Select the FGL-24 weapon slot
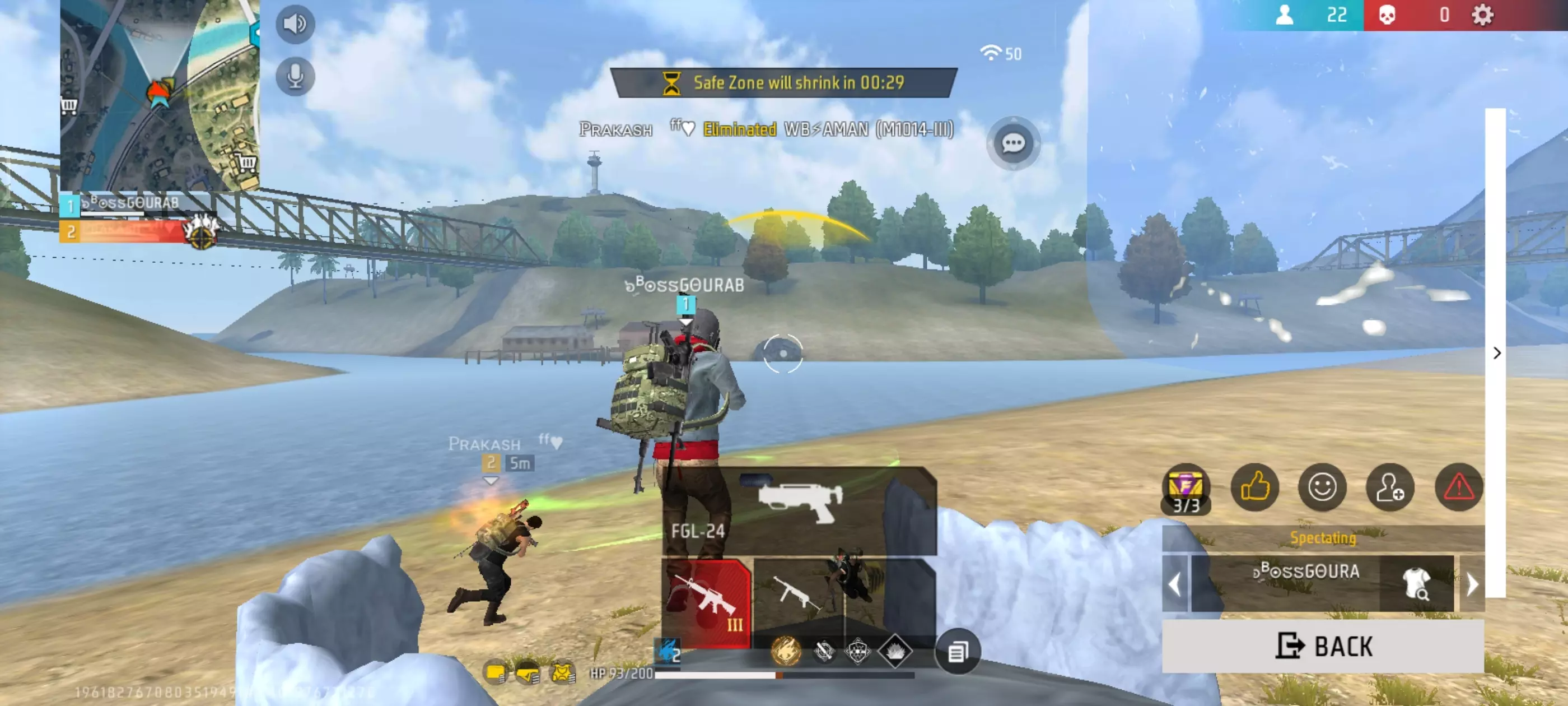 coord(799,510)
